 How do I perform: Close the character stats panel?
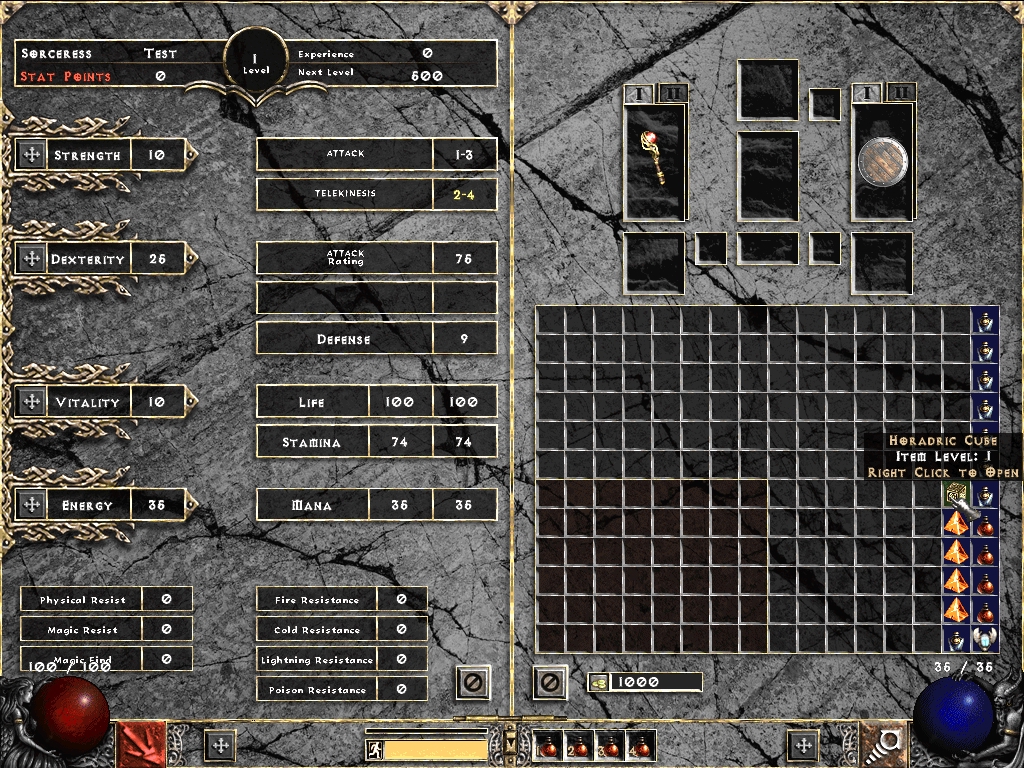[x=473, y=683]
